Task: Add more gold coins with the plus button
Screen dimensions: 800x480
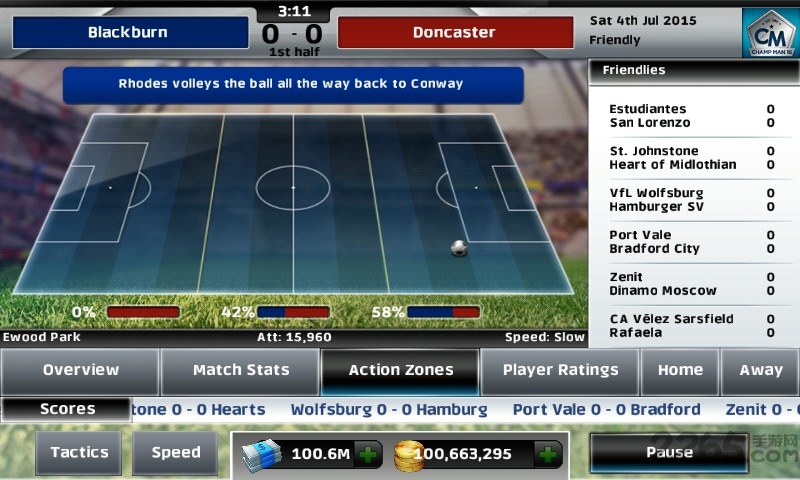Action: [x=548, y=456]
